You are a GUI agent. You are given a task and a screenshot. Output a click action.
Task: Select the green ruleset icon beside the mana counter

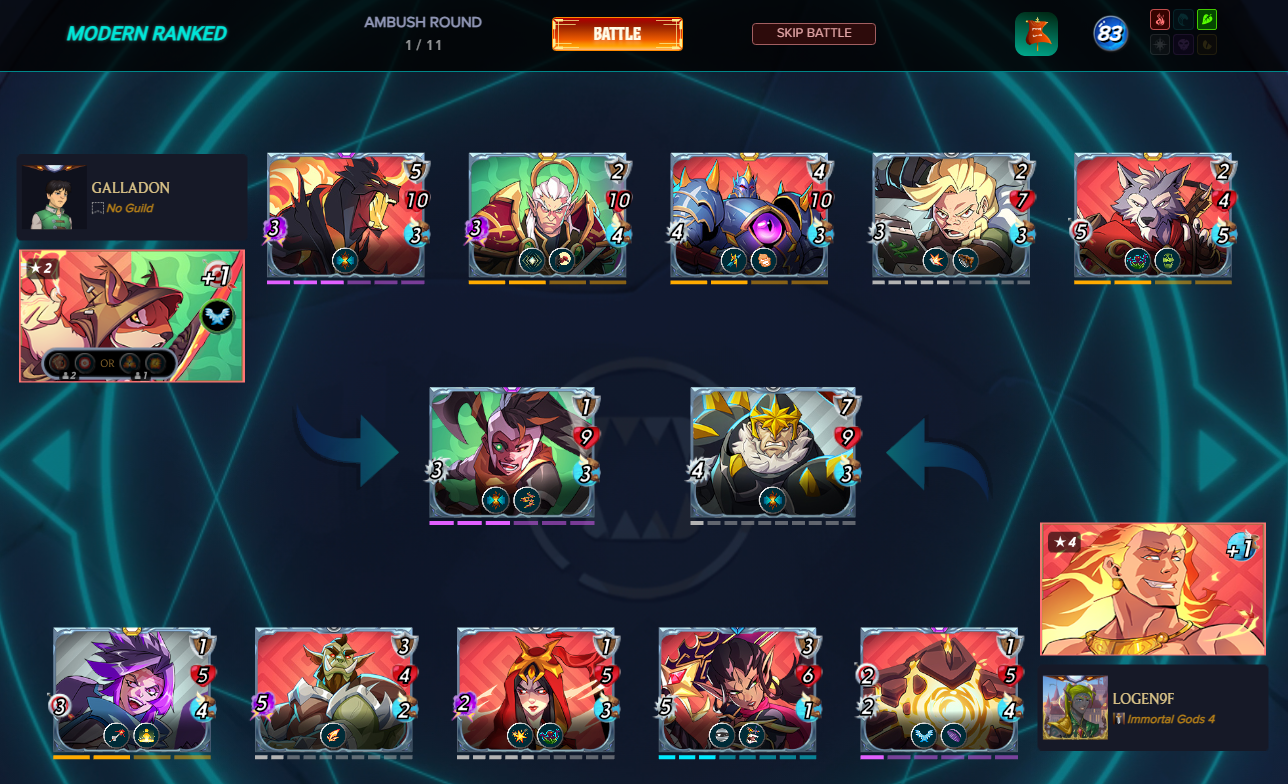[1036, 35]
